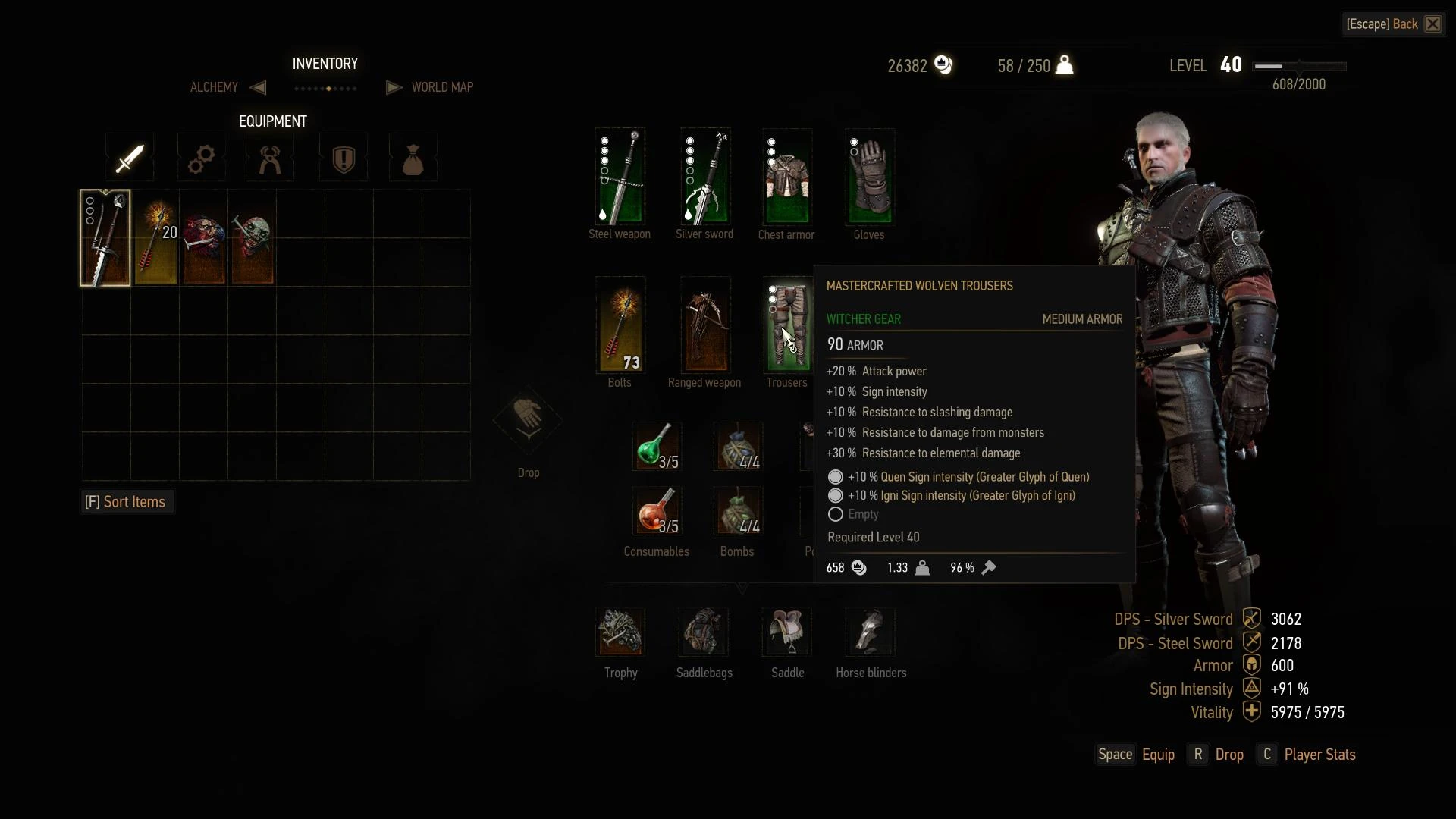Screen dimensions: 1456x819
Task: Open the sack items filter tab
Action: [x=413, y=158]
